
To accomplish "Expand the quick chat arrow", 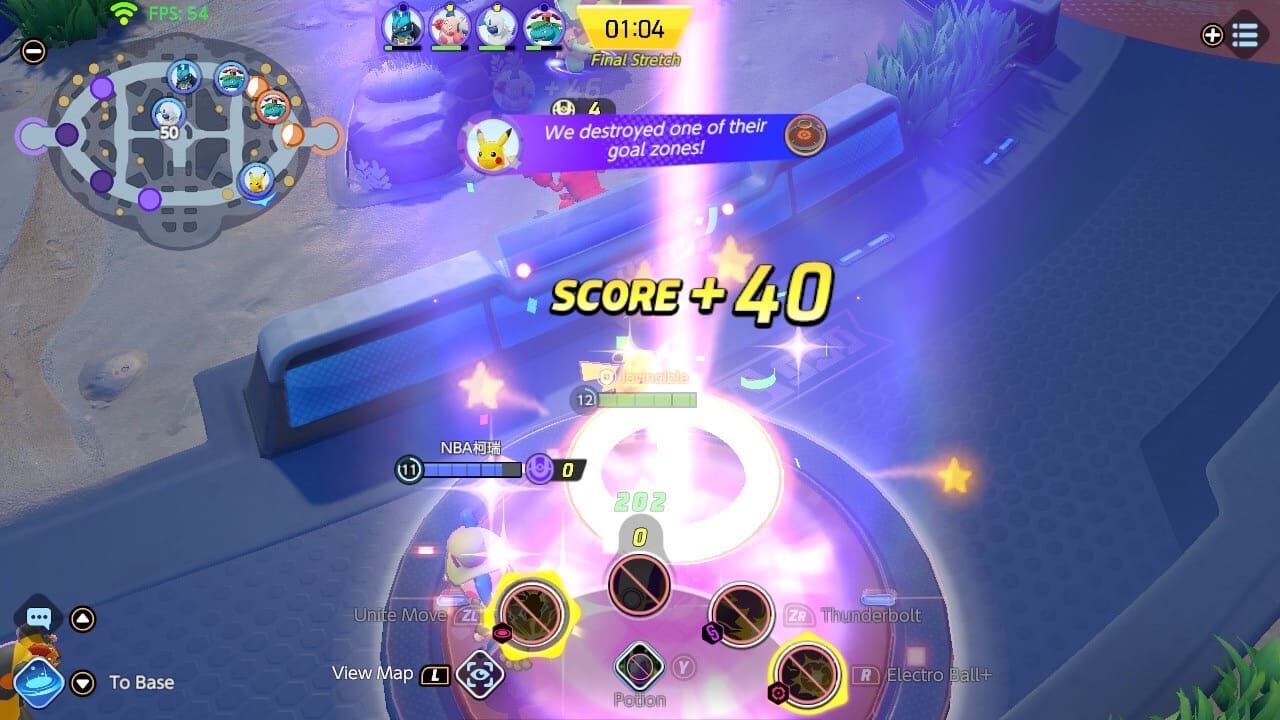I will [83, 619].
